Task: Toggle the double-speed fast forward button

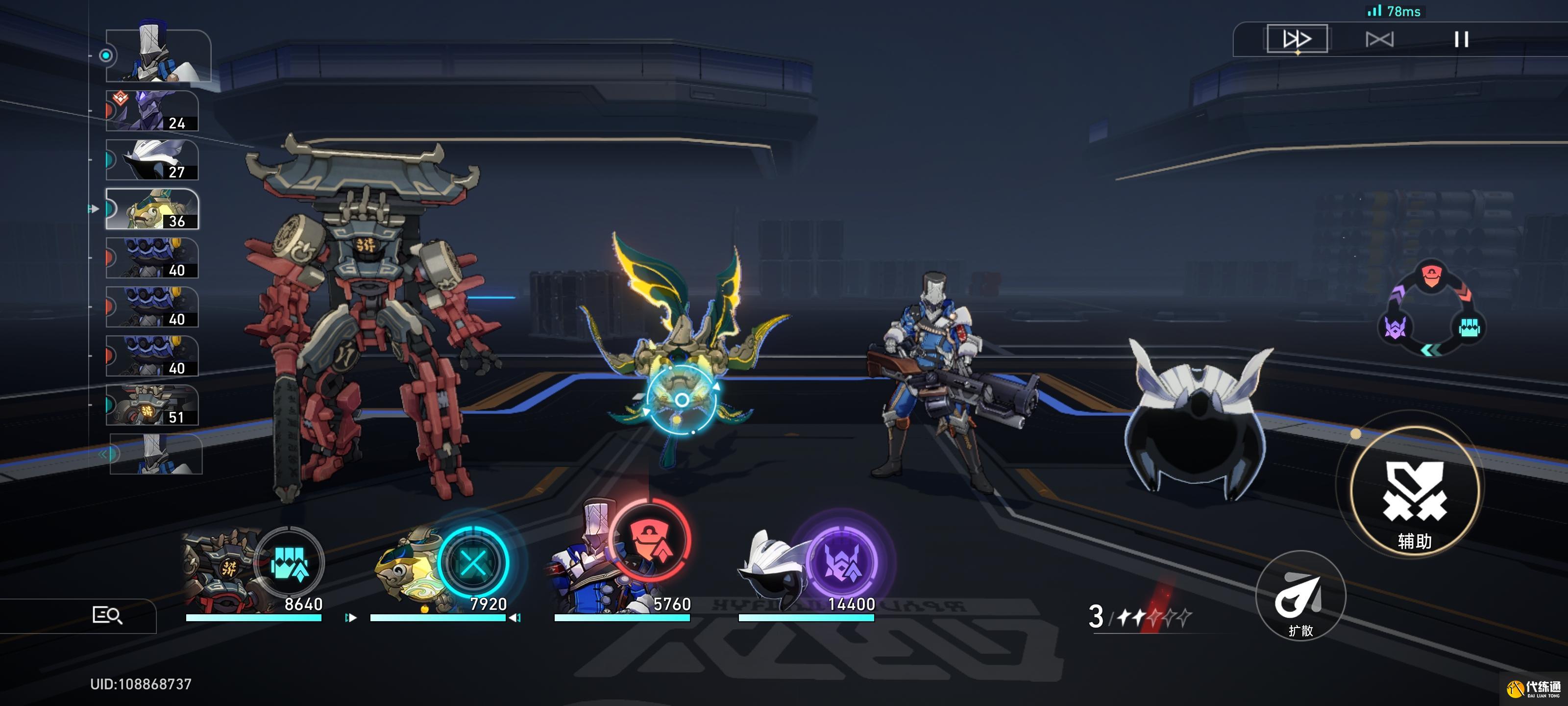Action: [1297, 40]
